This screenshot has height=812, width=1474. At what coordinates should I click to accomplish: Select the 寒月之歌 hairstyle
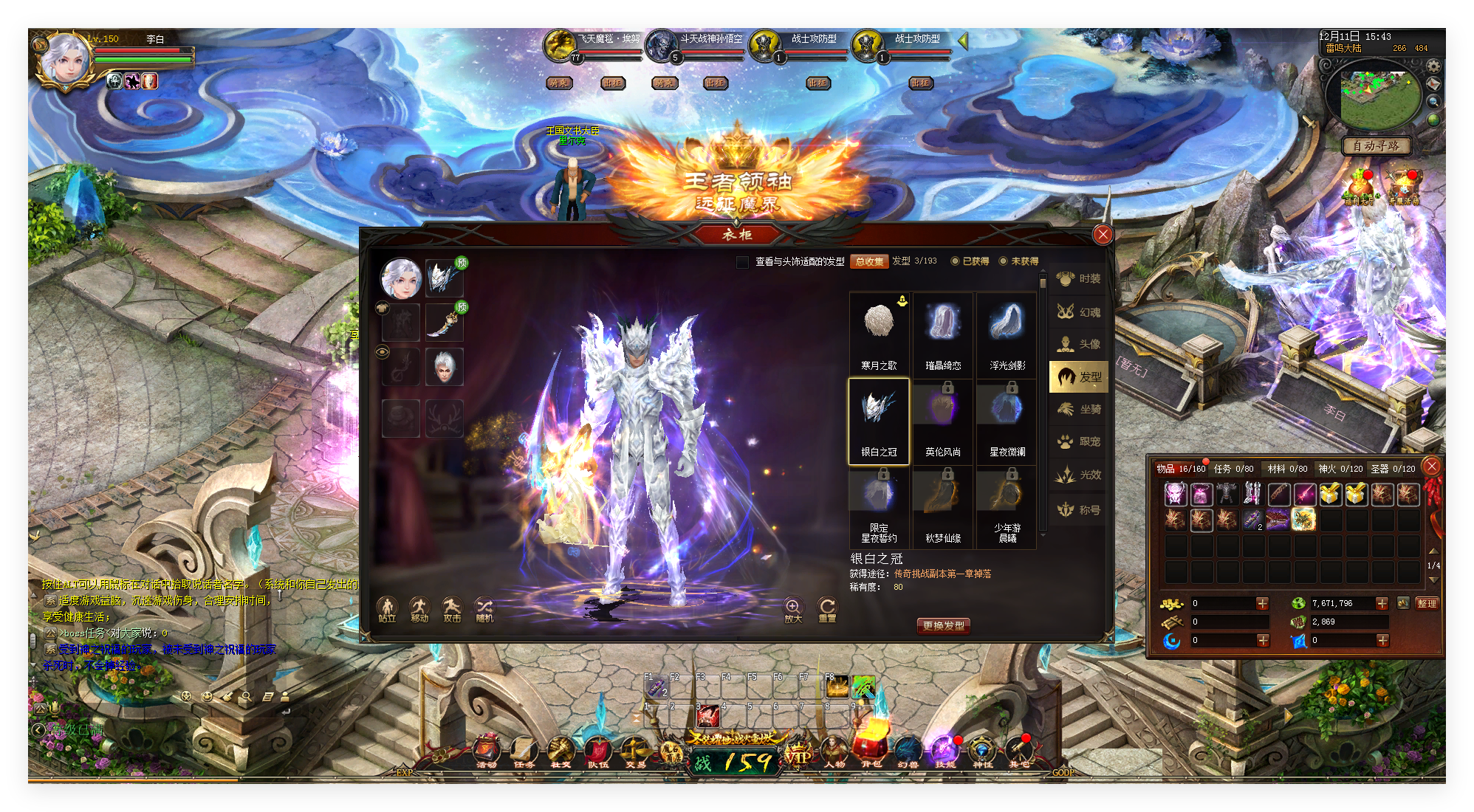[x=879, y=332]
